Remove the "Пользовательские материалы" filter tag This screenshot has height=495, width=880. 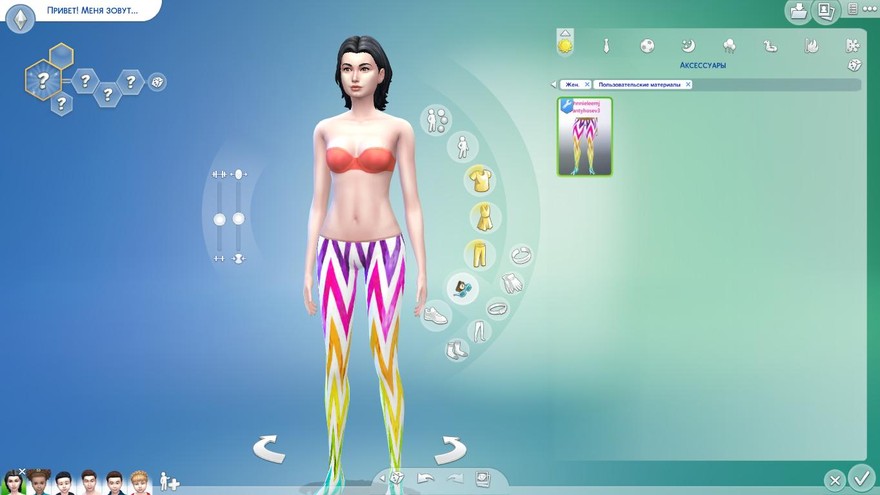coord(688,85)
